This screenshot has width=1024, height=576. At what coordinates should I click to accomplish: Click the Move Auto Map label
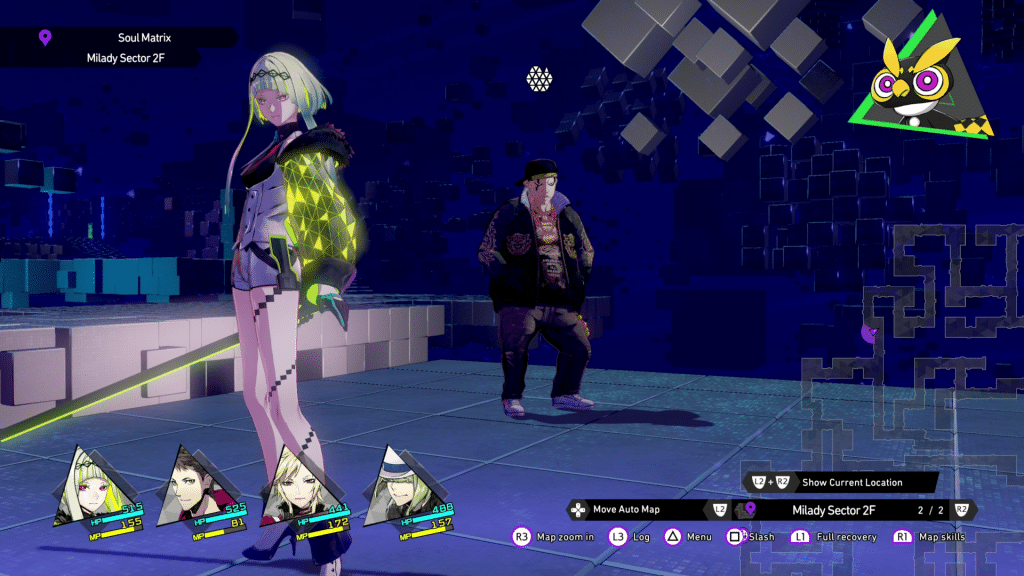(625, 510)
